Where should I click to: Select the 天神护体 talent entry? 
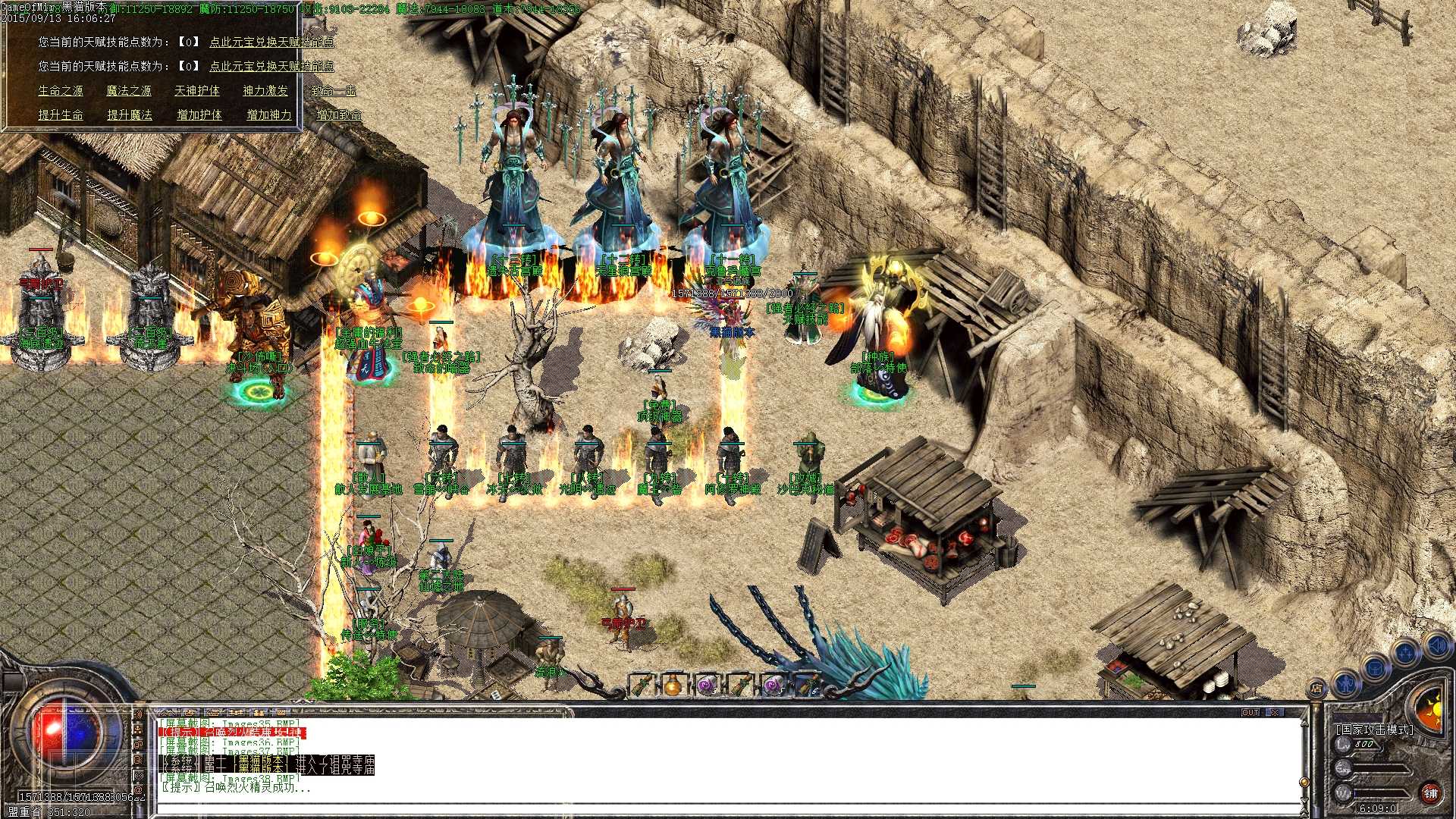(197, 93)
